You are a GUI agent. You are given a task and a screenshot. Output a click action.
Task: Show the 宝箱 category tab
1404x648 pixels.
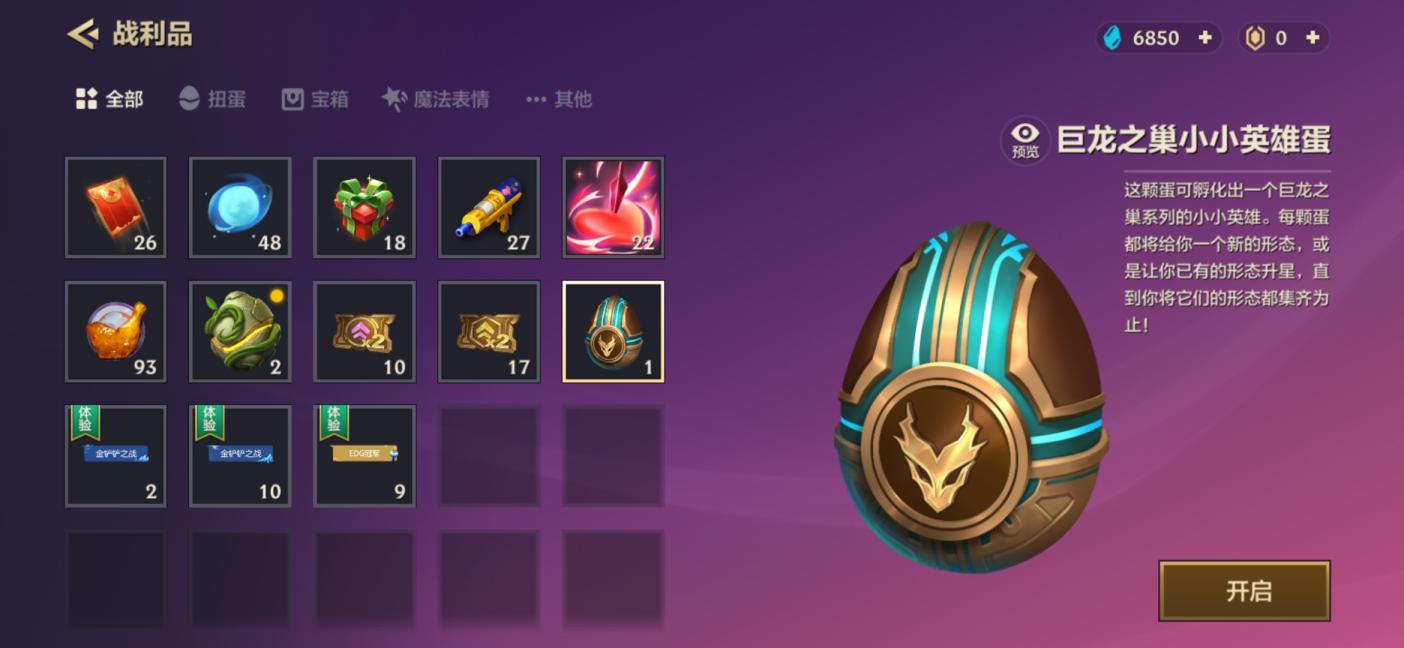[315, 99]
